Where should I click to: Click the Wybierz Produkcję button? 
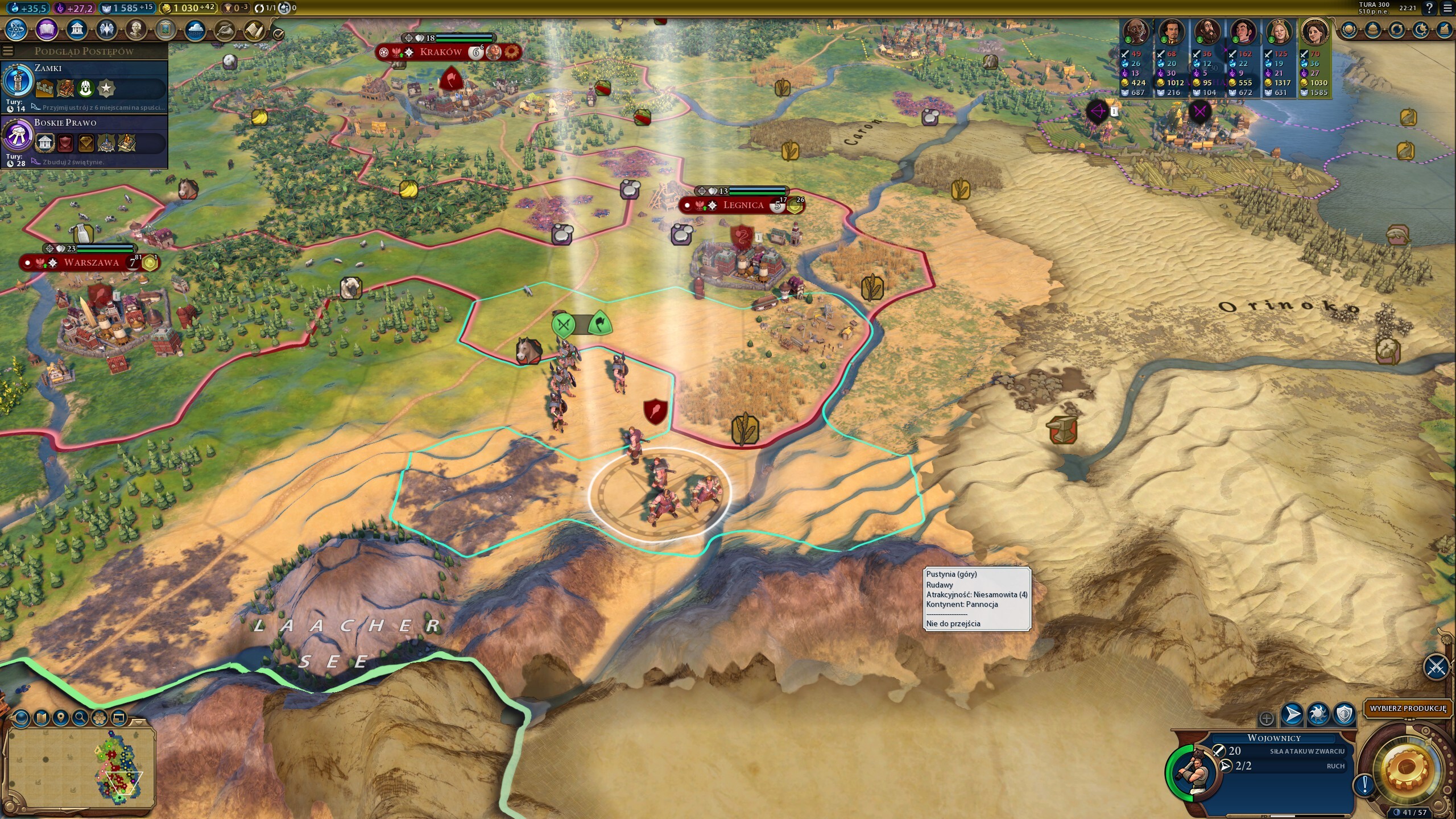pos(1407,709)
